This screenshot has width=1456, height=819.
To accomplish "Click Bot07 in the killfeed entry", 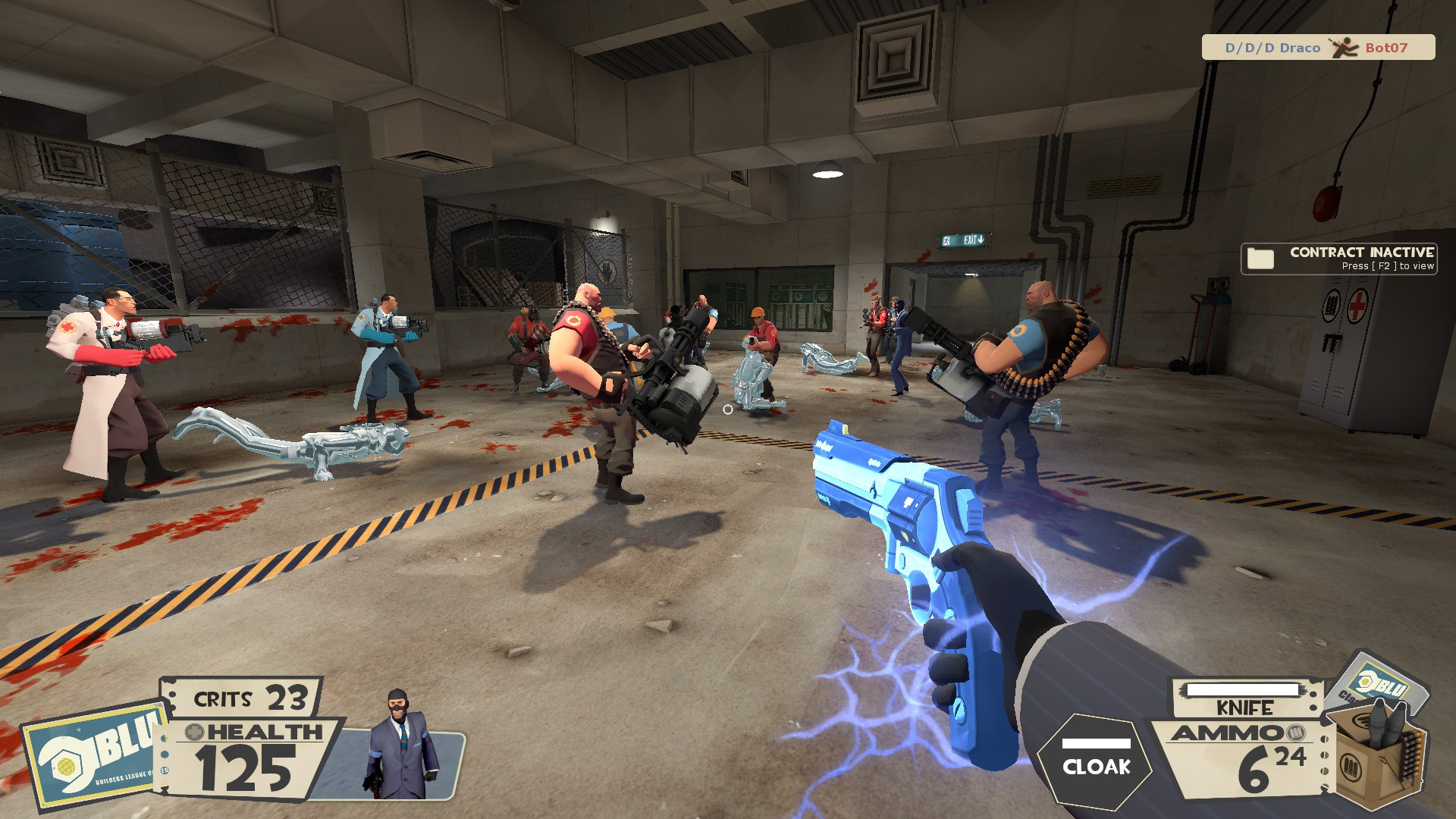I will pos(1387,48).
